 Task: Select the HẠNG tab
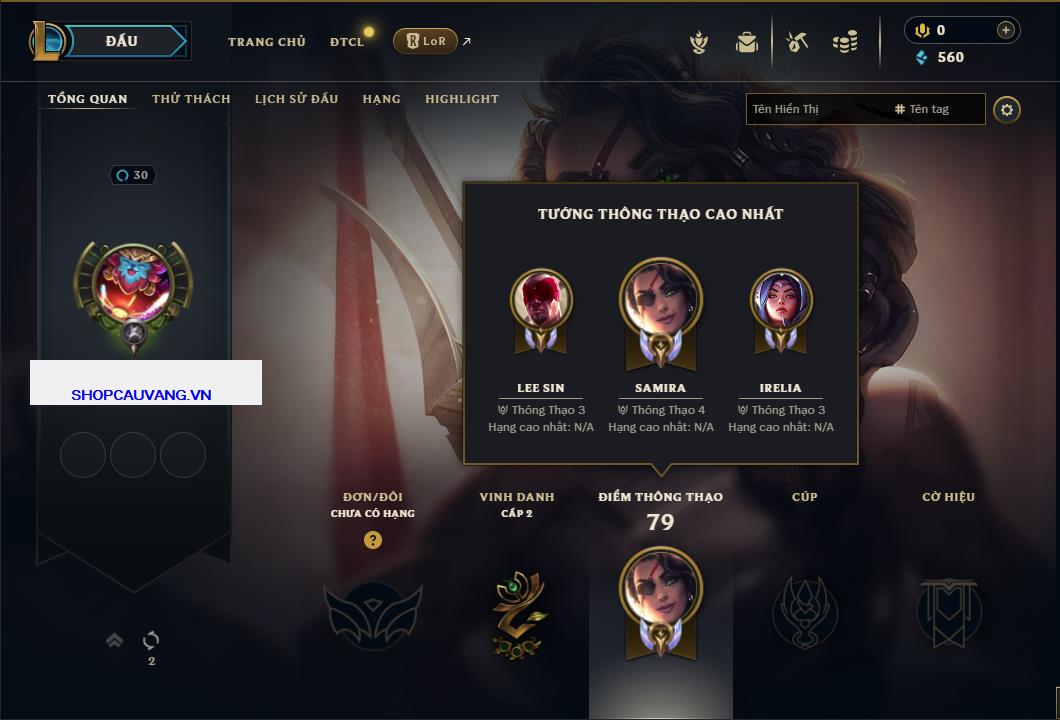click(381, 99)
